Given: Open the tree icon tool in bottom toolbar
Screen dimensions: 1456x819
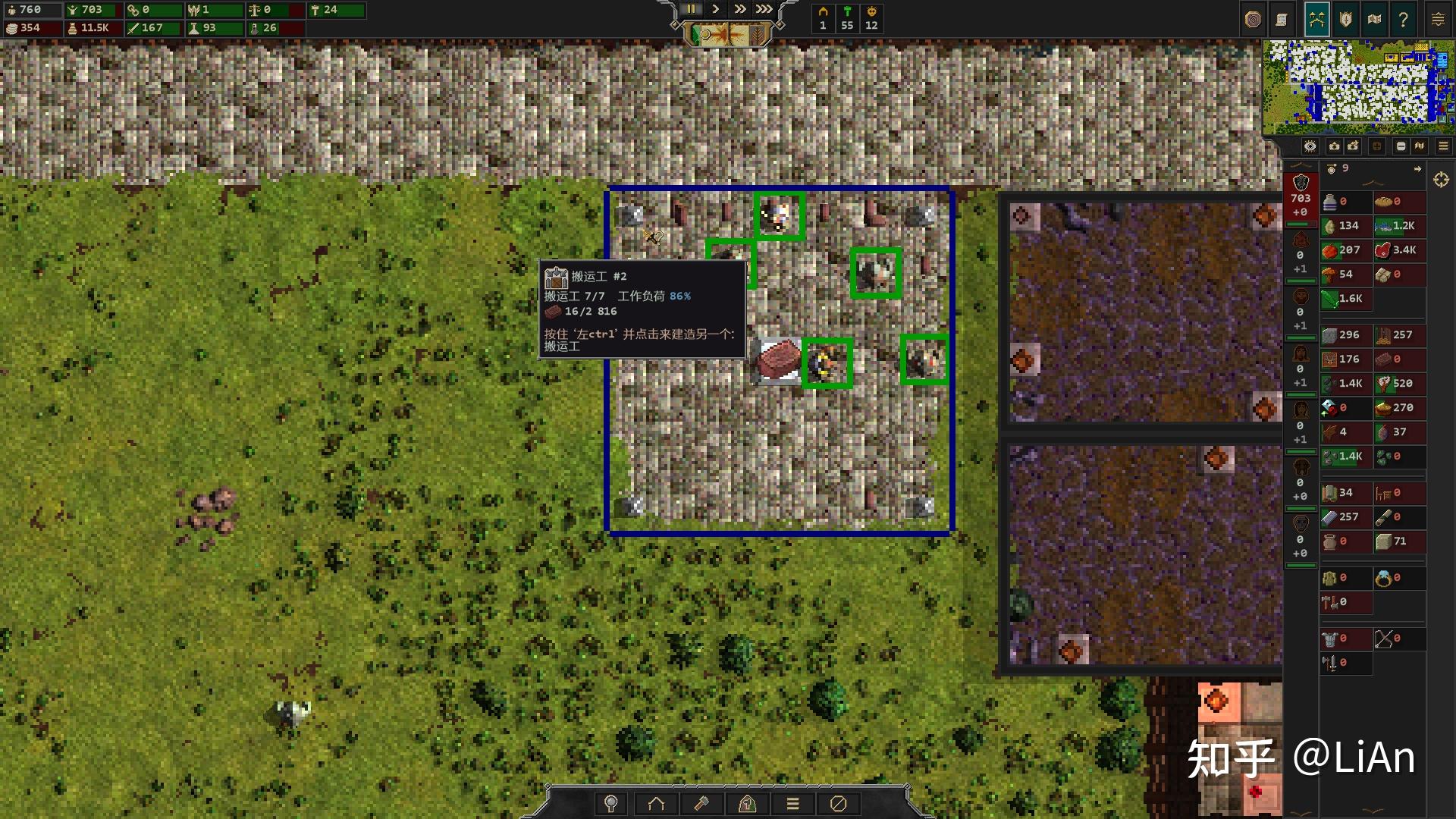Looking at the screenshot, I should pos(610,804).
